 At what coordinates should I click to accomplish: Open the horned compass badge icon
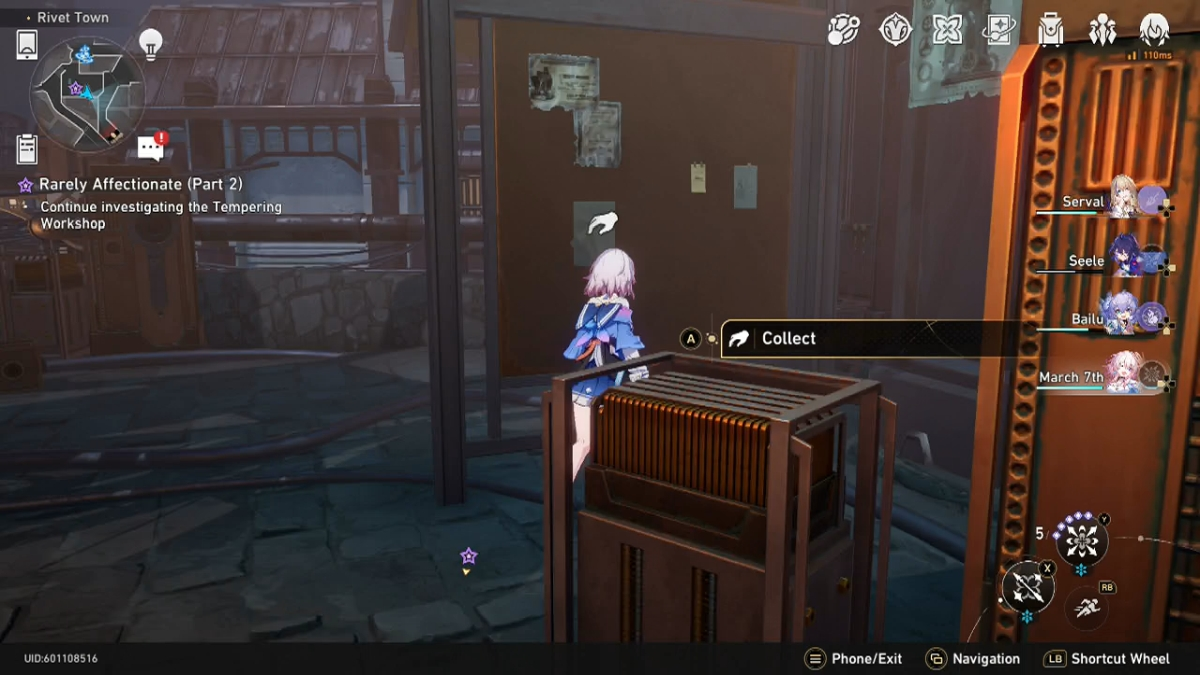click(895, 30)
